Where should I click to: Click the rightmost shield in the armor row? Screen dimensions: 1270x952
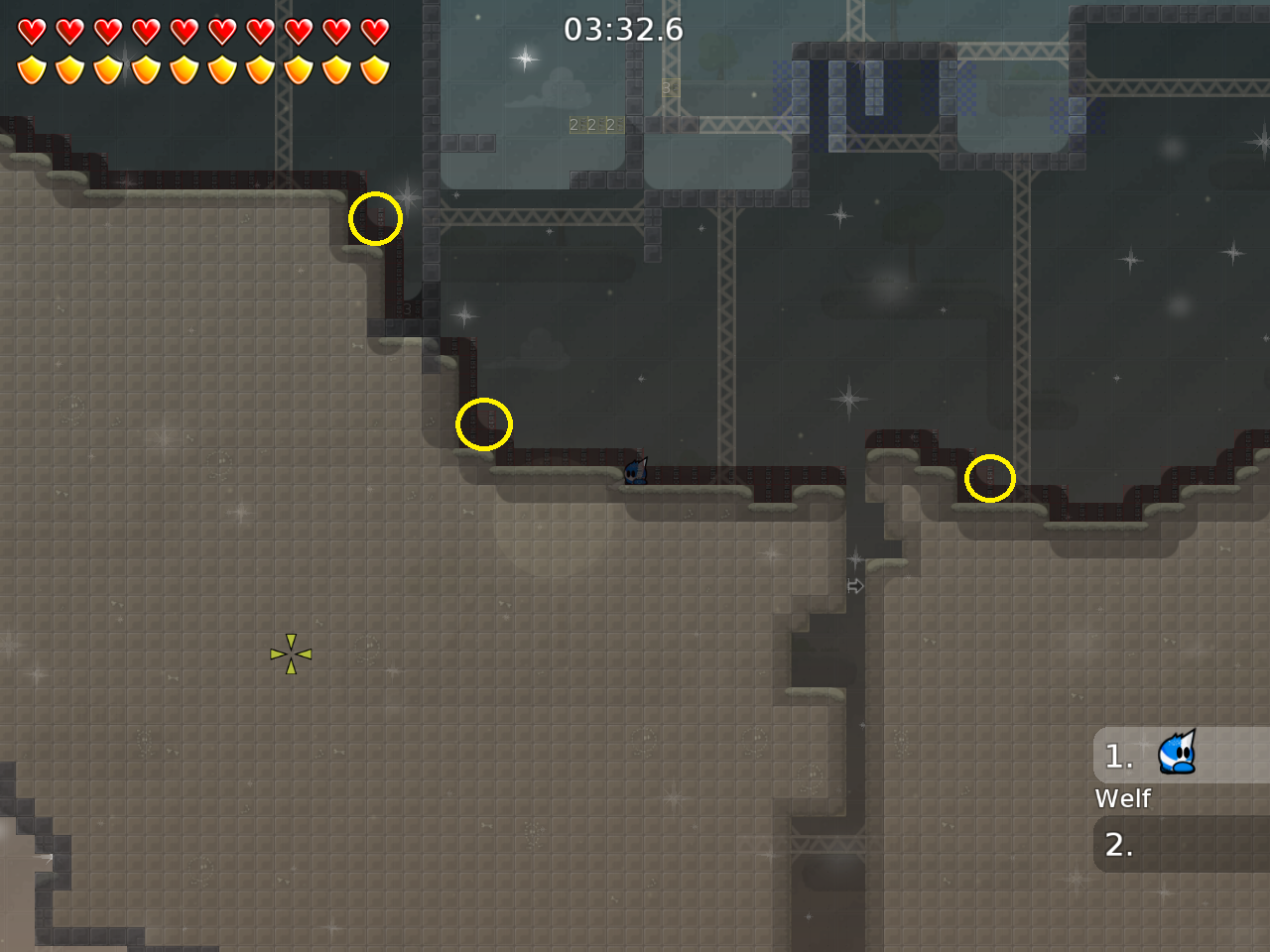point(373,69)
